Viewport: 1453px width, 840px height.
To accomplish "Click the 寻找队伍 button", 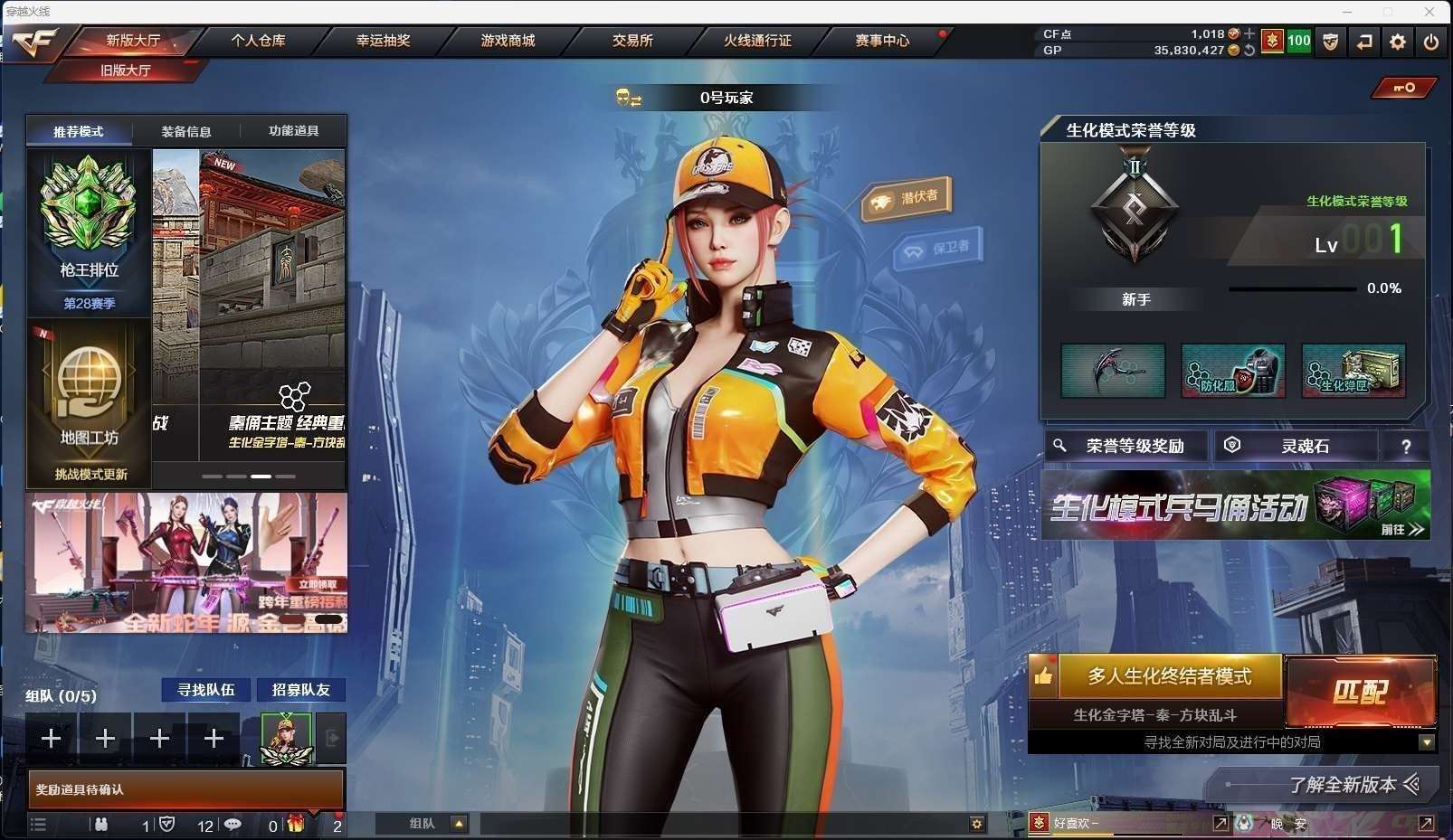I will (206, 690).
